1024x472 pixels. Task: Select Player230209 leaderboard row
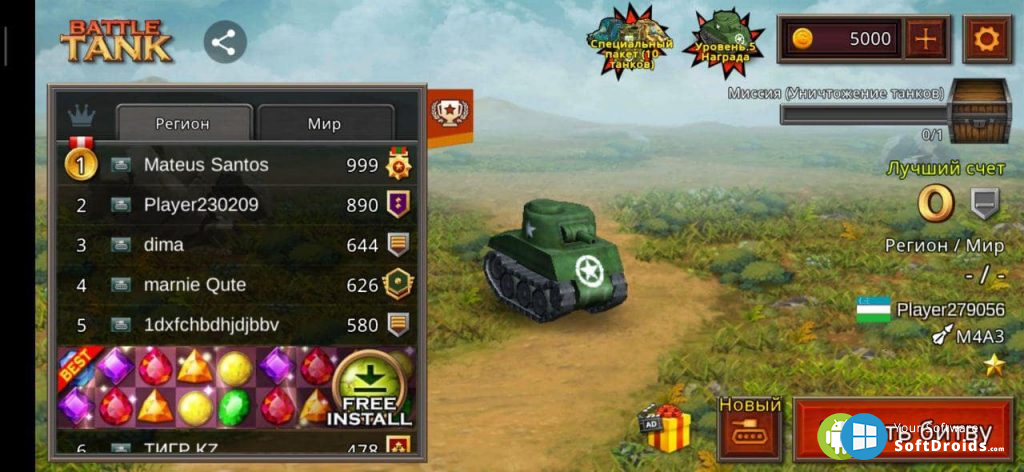[238, 205]
